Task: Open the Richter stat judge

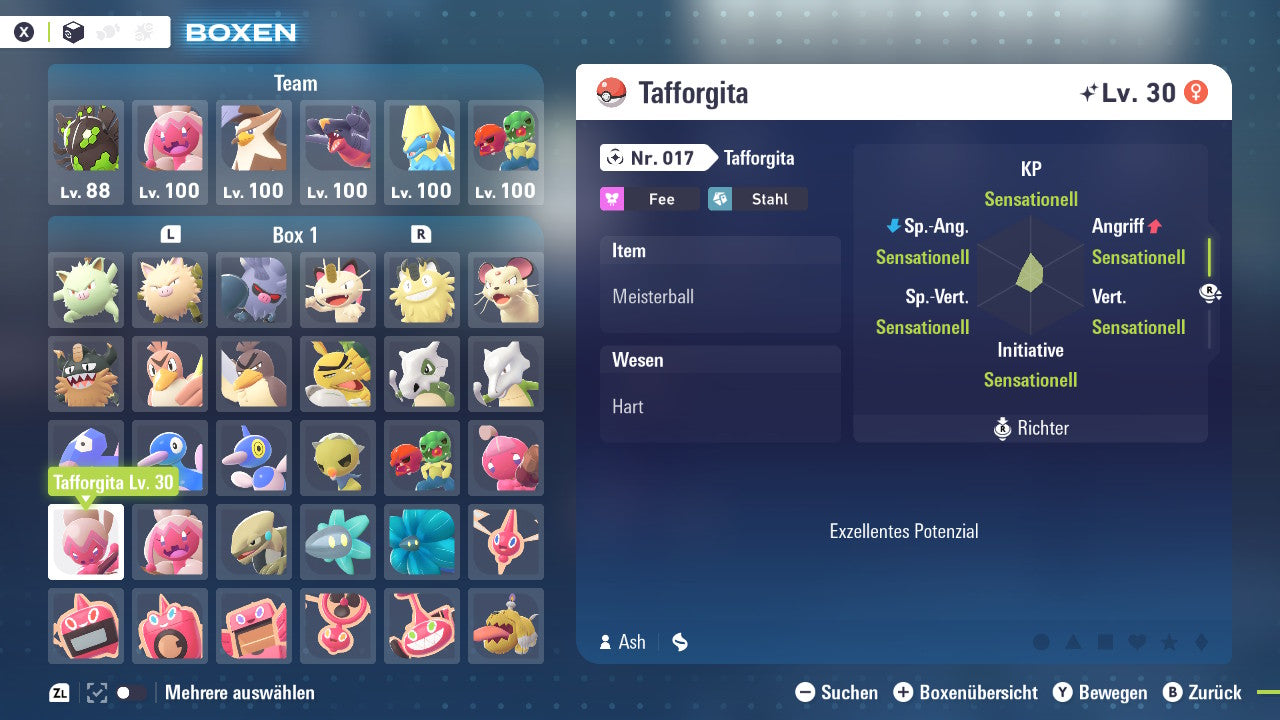Action: click(1030, 428)
